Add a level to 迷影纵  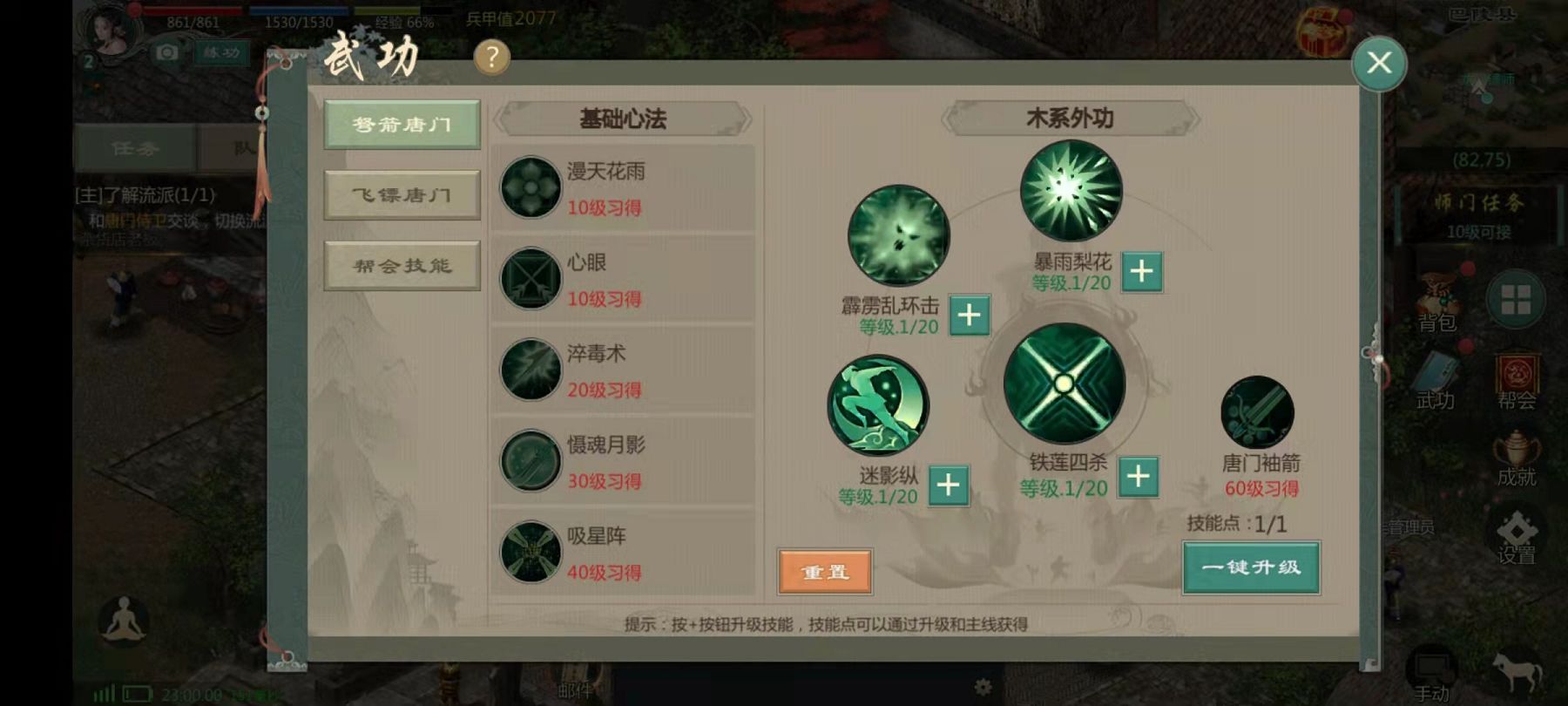[949, 485]
